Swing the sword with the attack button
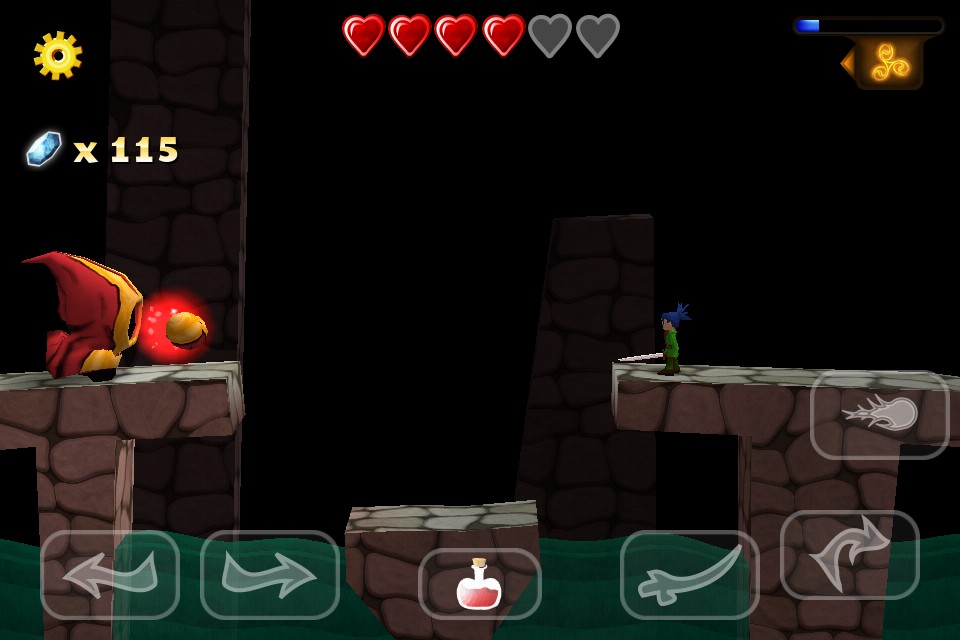This screenshot has height=640, width=960. (689, 575)
